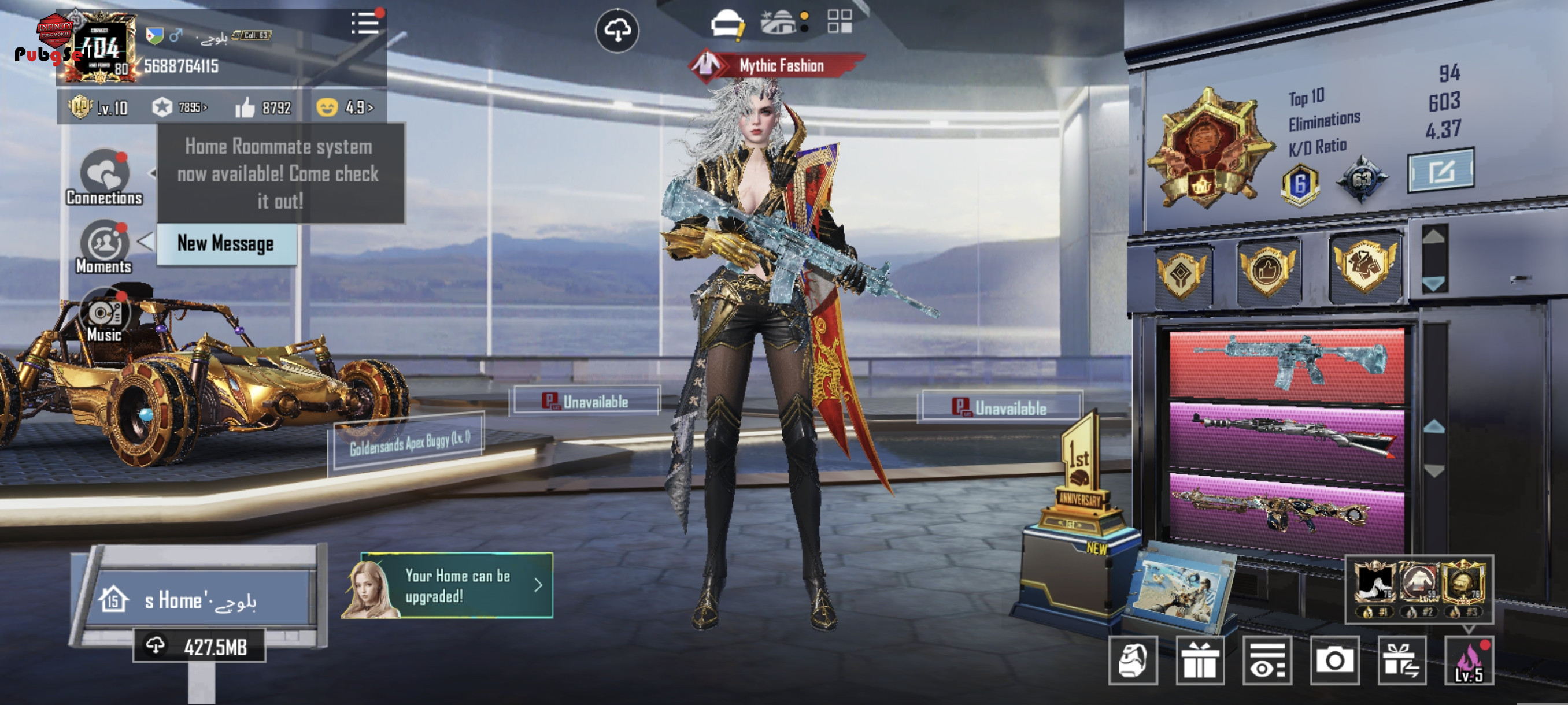Click the Lv.5 flame popularity icon

click(1468, 661)
